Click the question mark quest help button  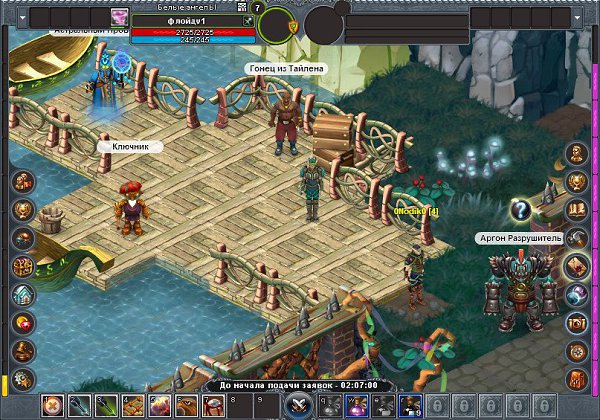click(520, 210)
